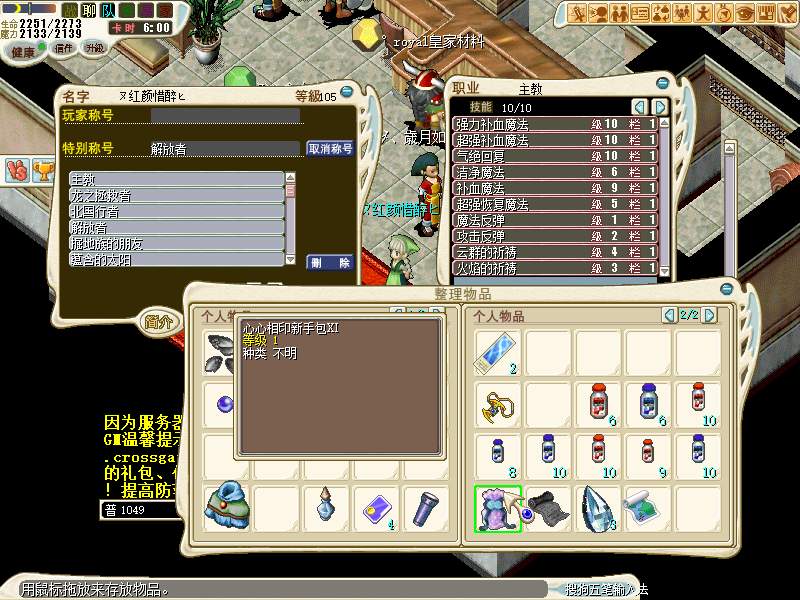Go to previous skill page arrow
The image size is (800, 600).
click(x=640, y=107)
